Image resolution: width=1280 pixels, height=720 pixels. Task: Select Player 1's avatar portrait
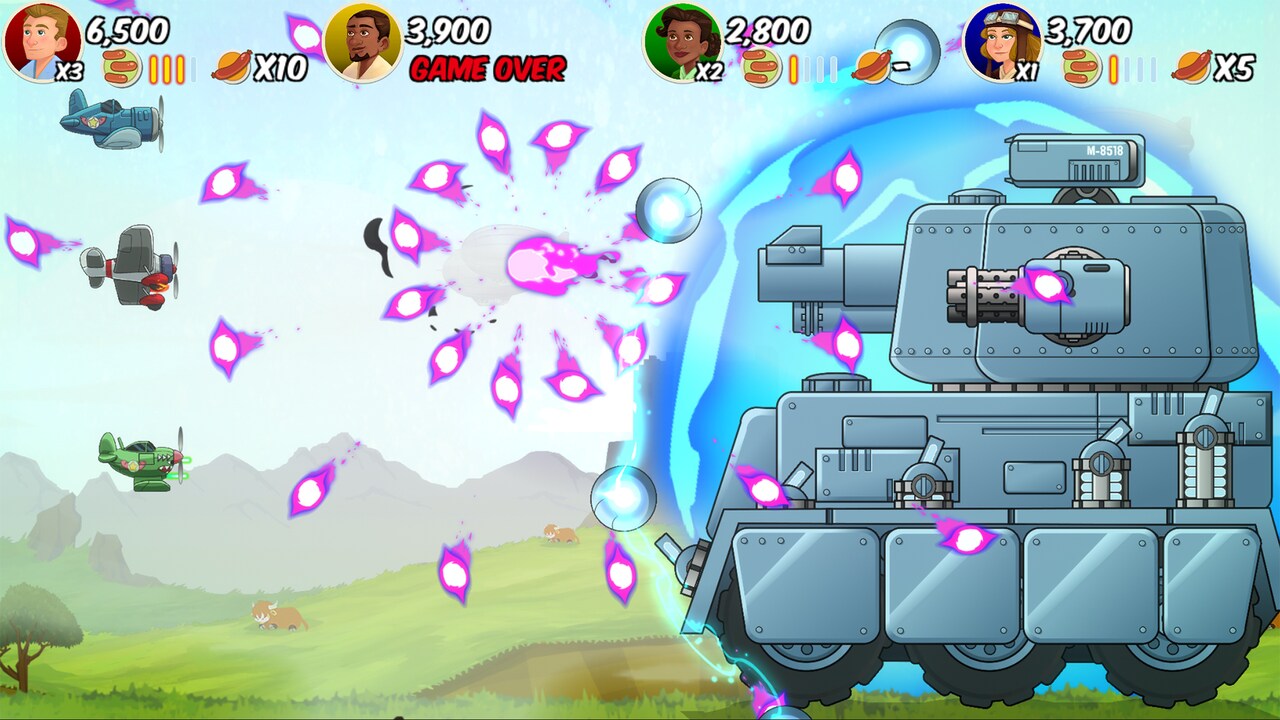tap(40, 40)
